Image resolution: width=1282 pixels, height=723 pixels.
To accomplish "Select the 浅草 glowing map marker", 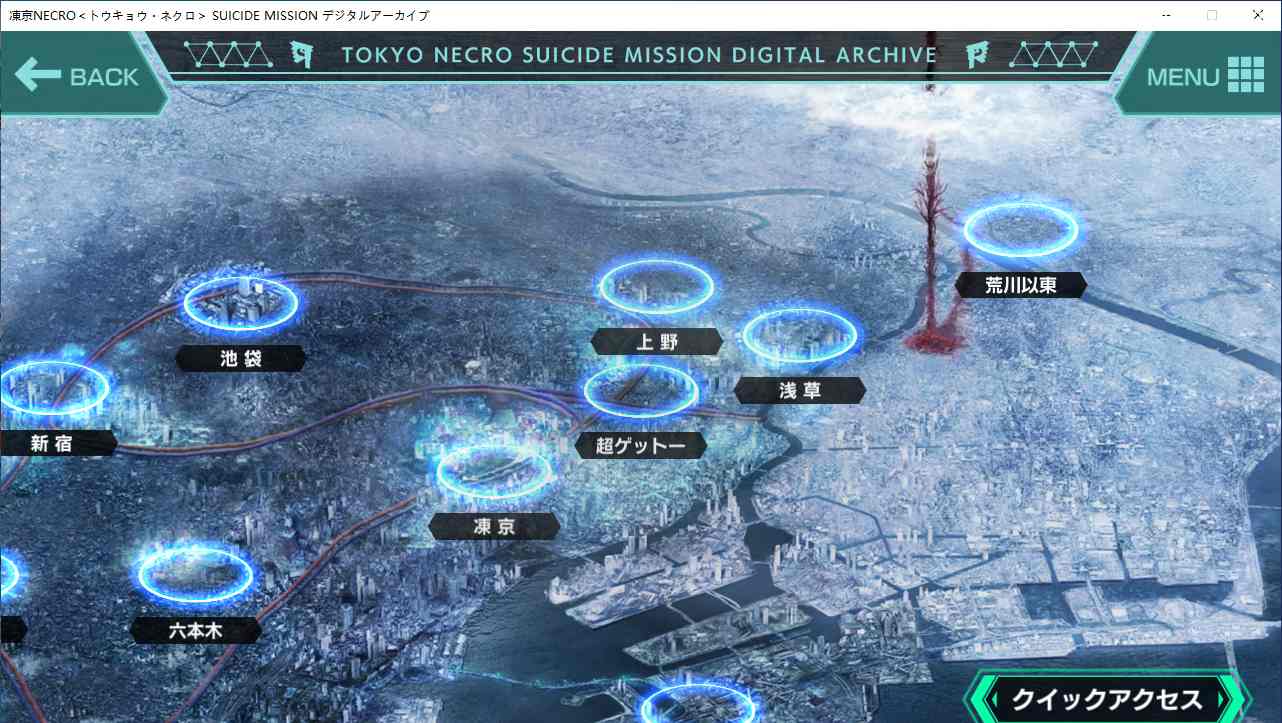I will pos(799,335).
